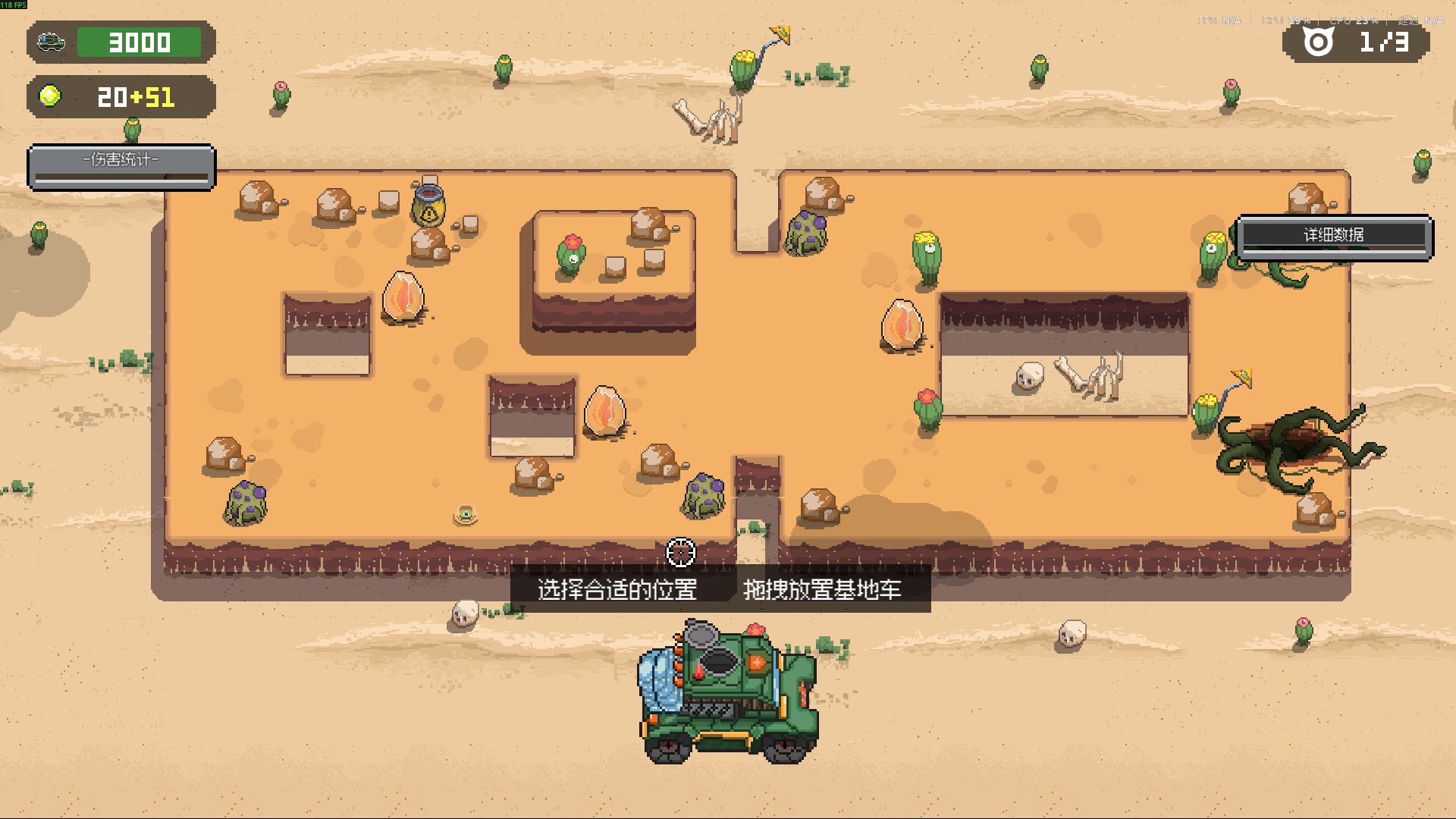This screenshot has height=819, width=1456.
Task: Select the green base vehicle
Action: point(728,692)
